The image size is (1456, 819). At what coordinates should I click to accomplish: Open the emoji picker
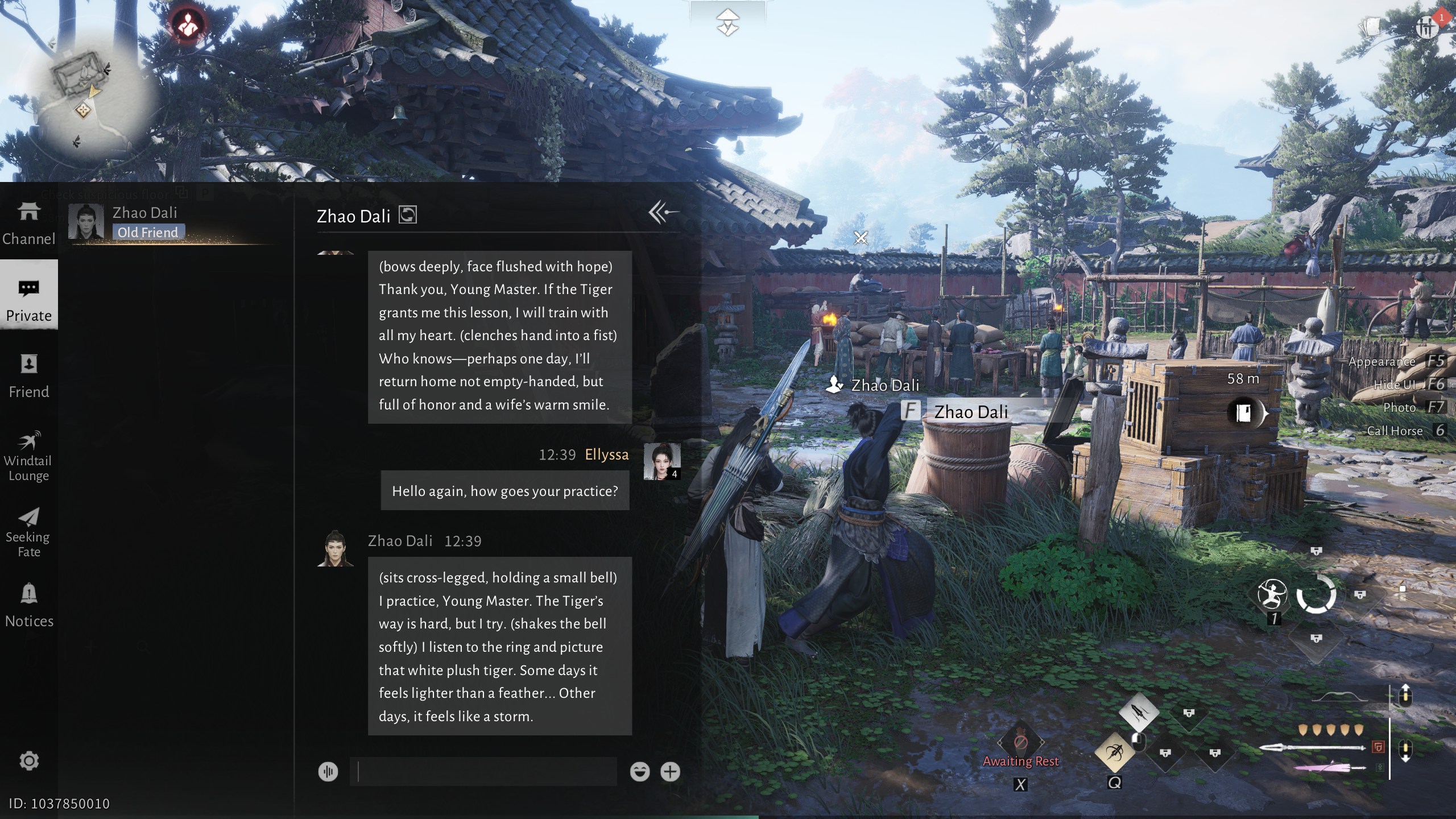coord(640,772)
